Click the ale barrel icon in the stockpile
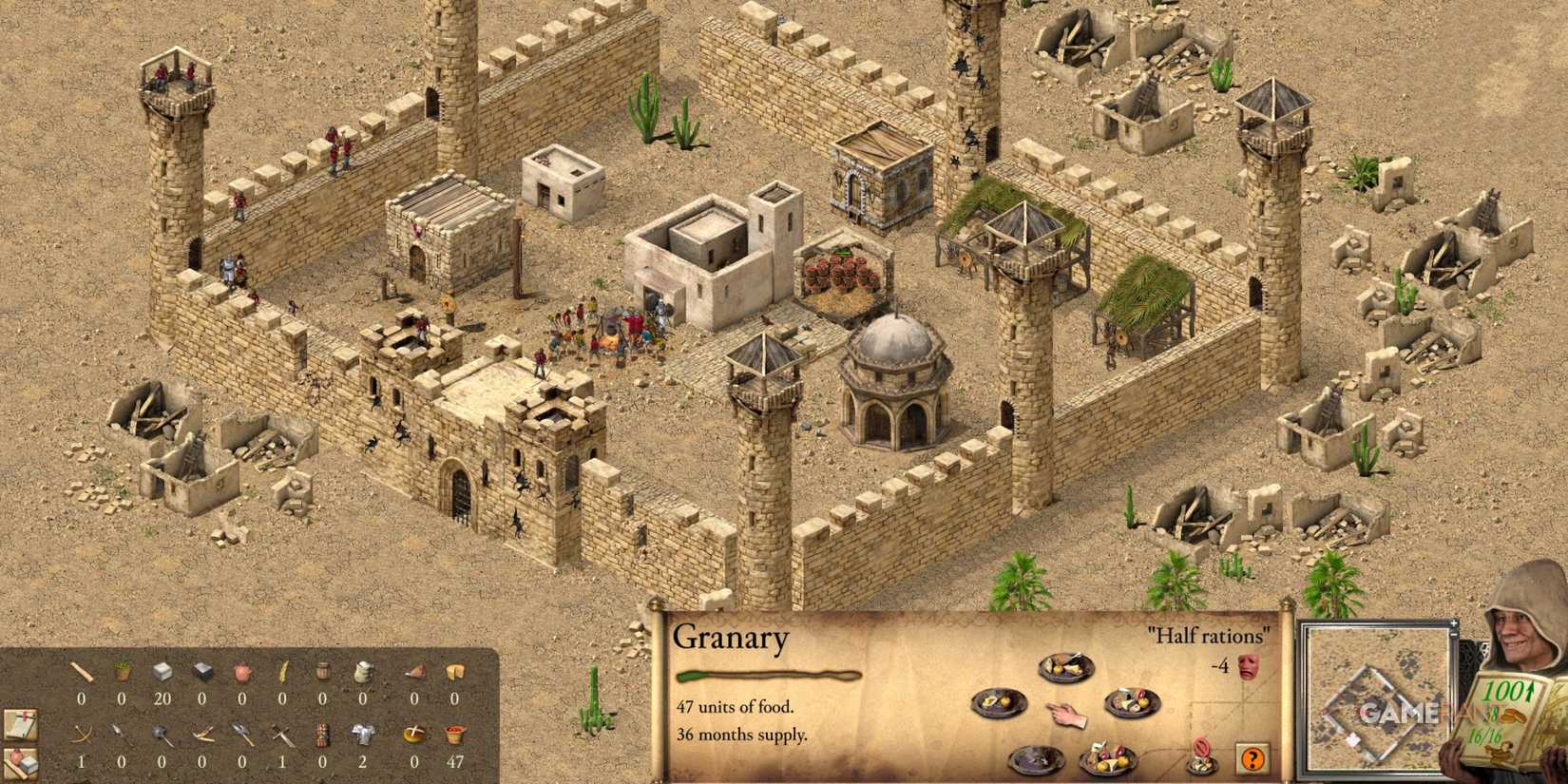 (323, 672)
